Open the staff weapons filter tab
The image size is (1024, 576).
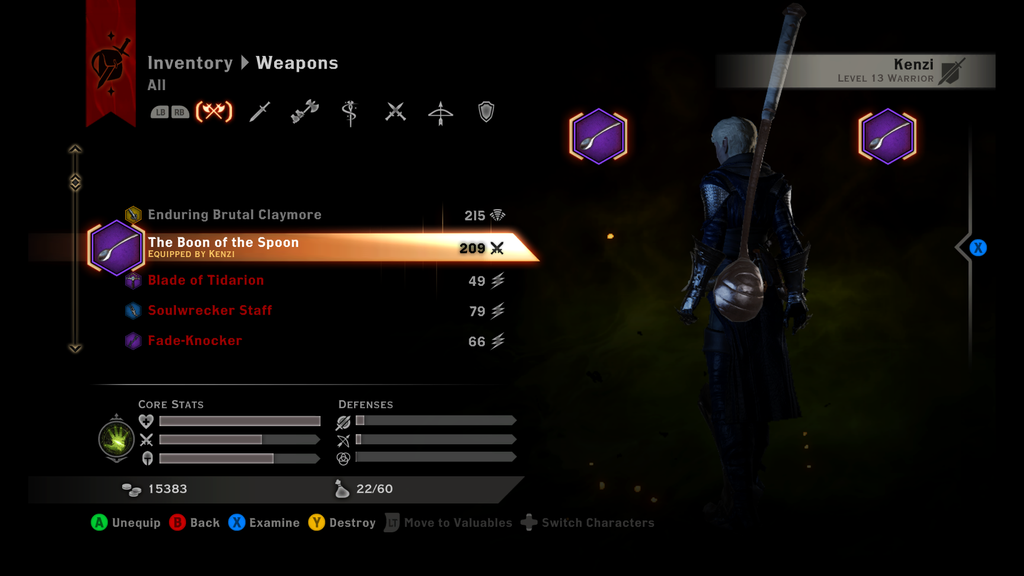click(x=350, y=112)
